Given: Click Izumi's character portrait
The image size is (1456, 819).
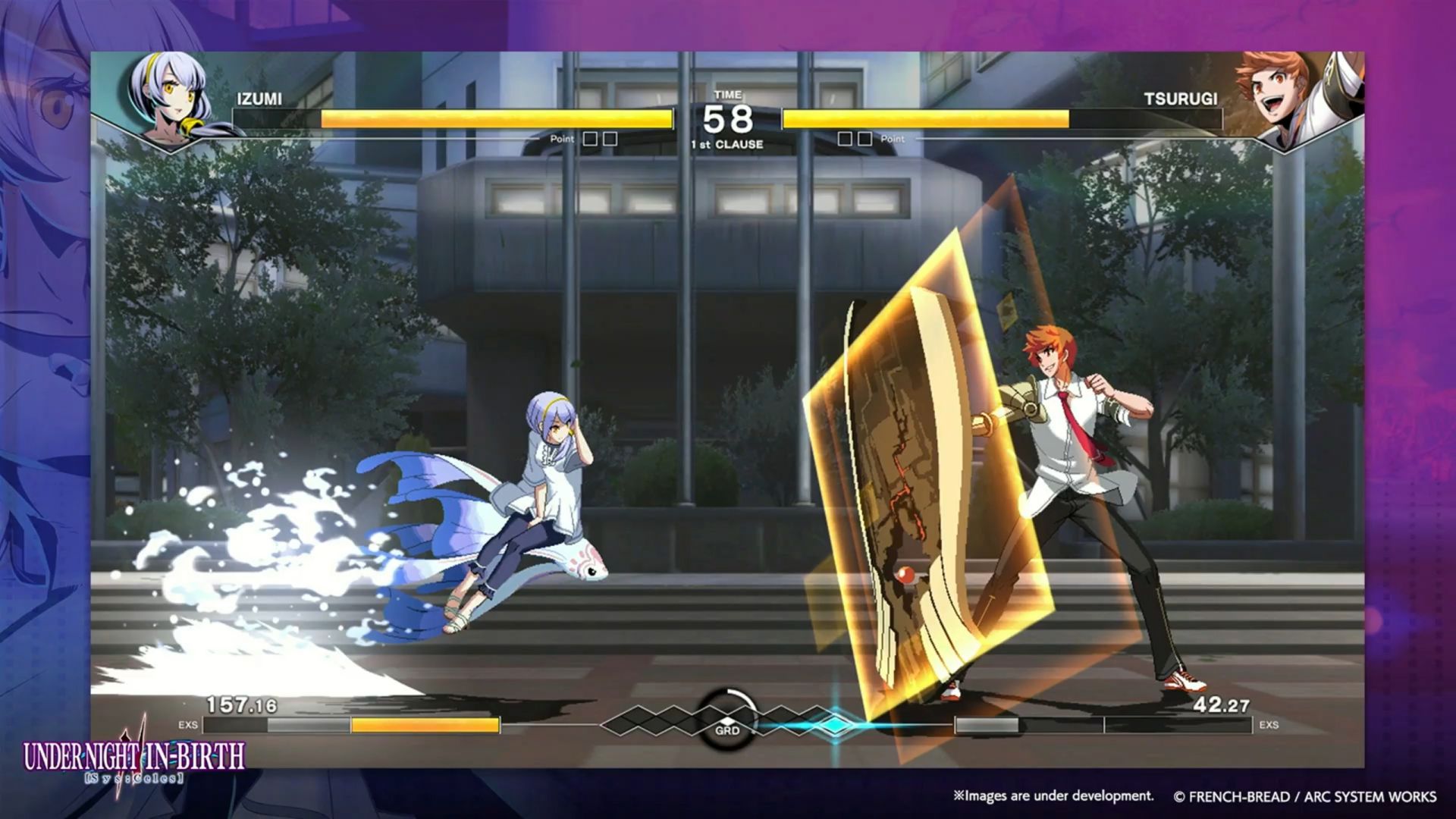Looking at the screenshot, I should (x=168, y=99).
